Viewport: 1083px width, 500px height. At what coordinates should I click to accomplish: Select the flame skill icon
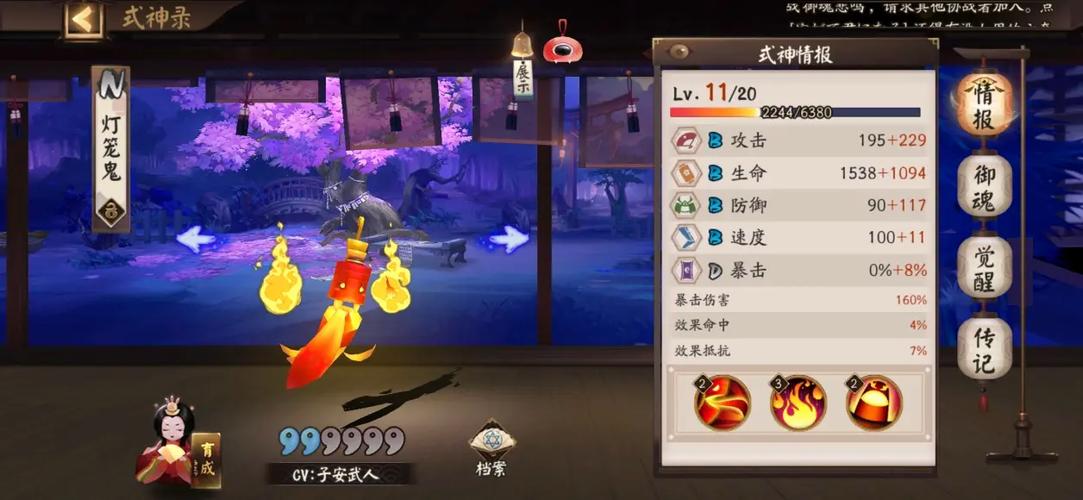point(797,403)
